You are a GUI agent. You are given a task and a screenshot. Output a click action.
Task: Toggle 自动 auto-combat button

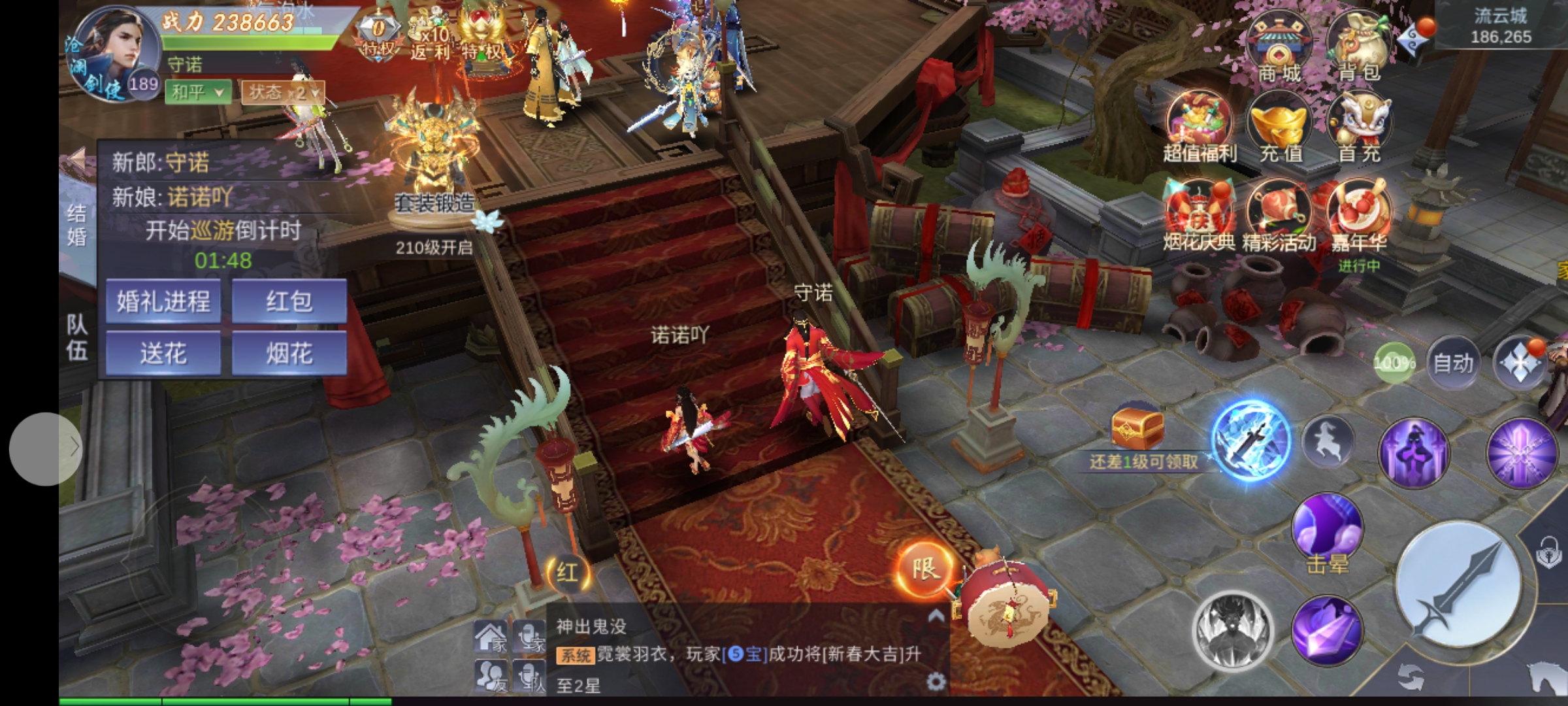click(1453, 363)
